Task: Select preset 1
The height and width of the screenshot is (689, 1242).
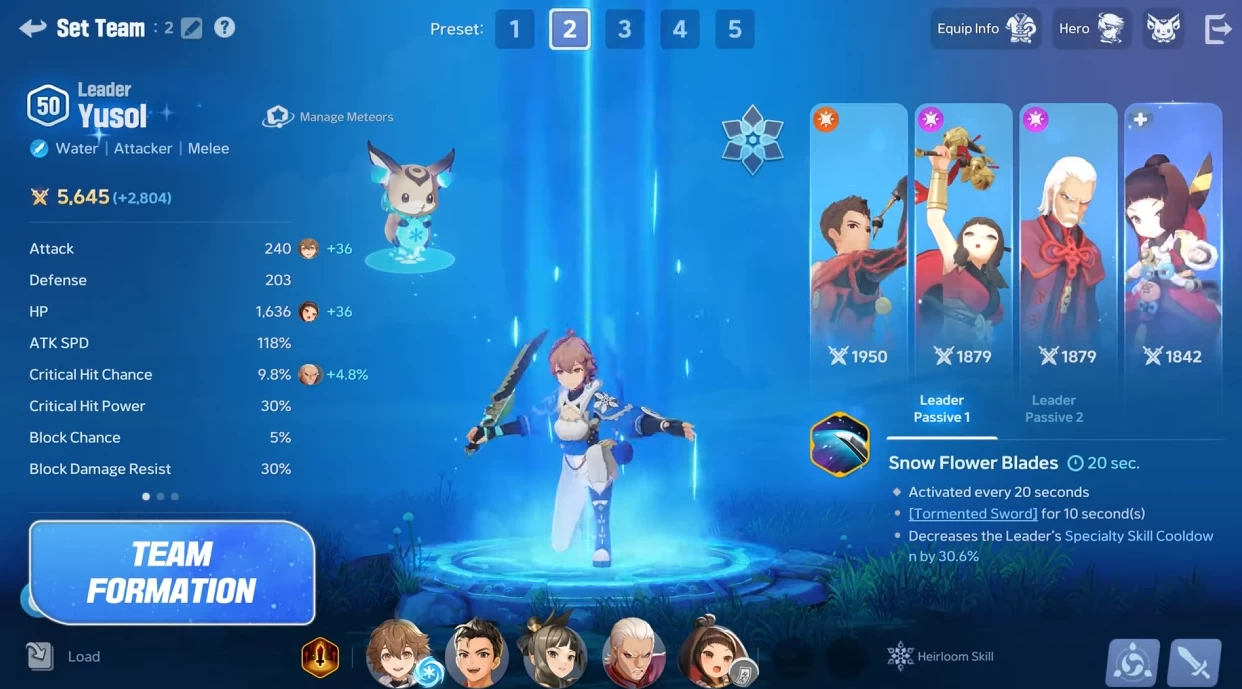Action: (x=514, y=29)
